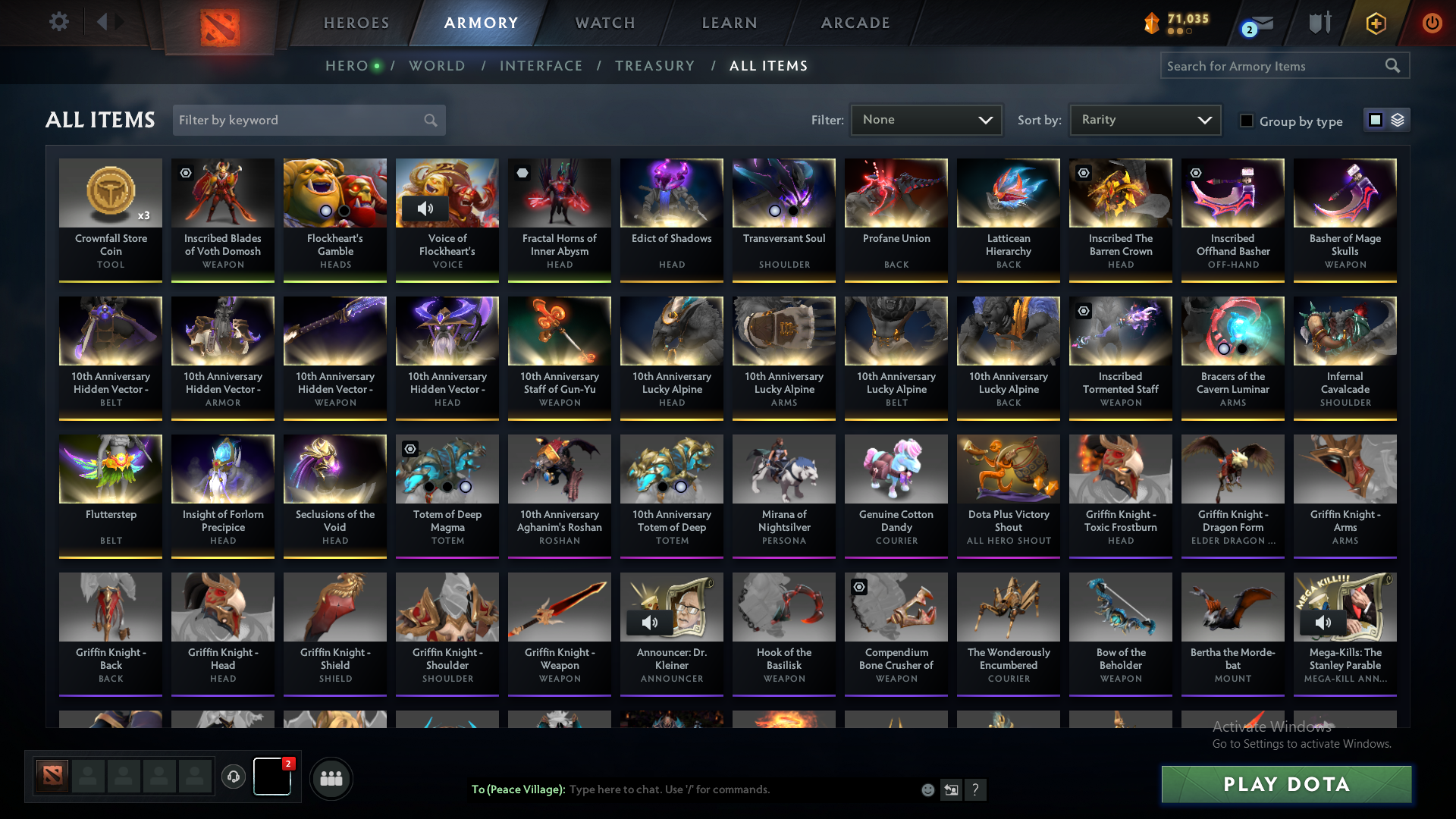Click the Dota Plus hexagon icon

pyautogui.click(x=1375, y=23)
